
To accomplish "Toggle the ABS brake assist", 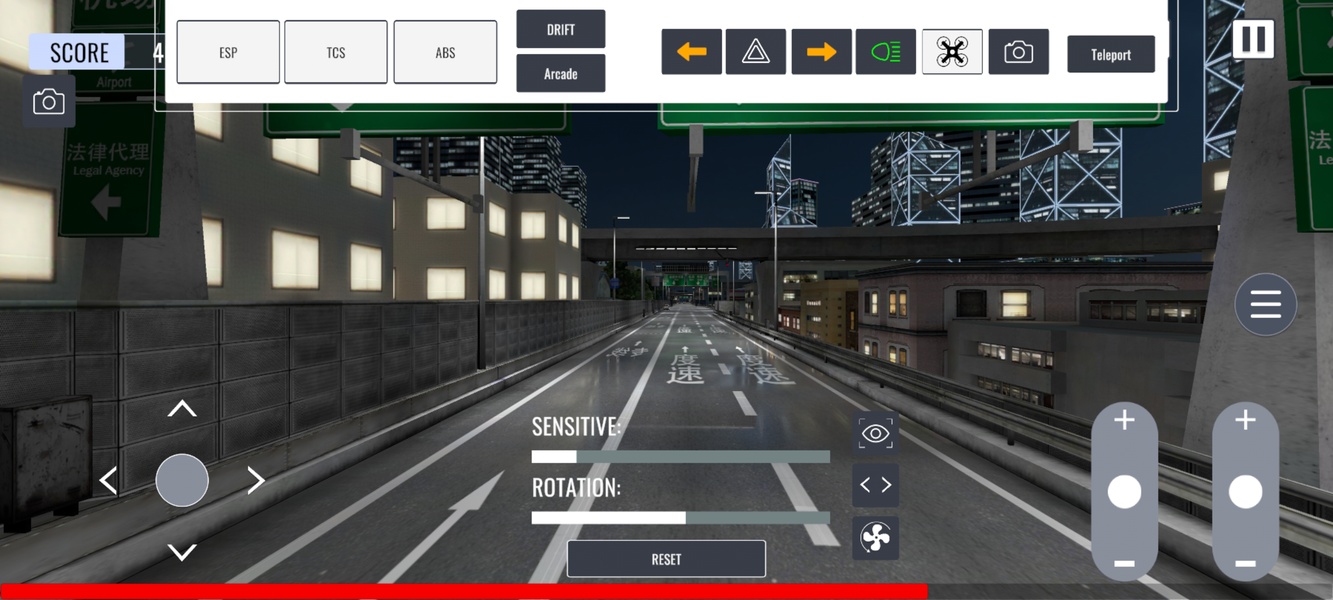I will tap(445, 52).
